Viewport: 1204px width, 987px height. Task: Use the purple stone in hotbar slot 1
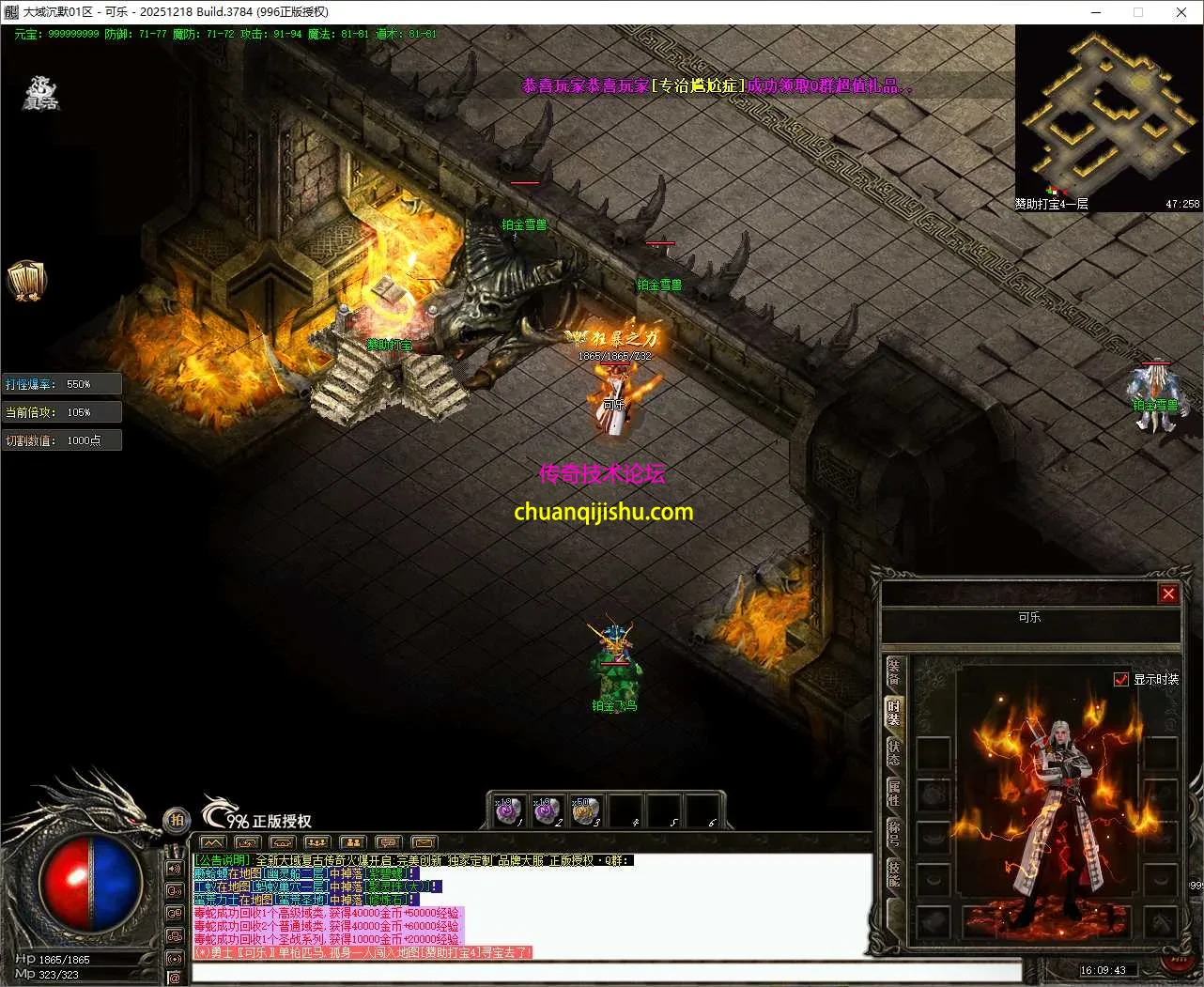[508, 811]
